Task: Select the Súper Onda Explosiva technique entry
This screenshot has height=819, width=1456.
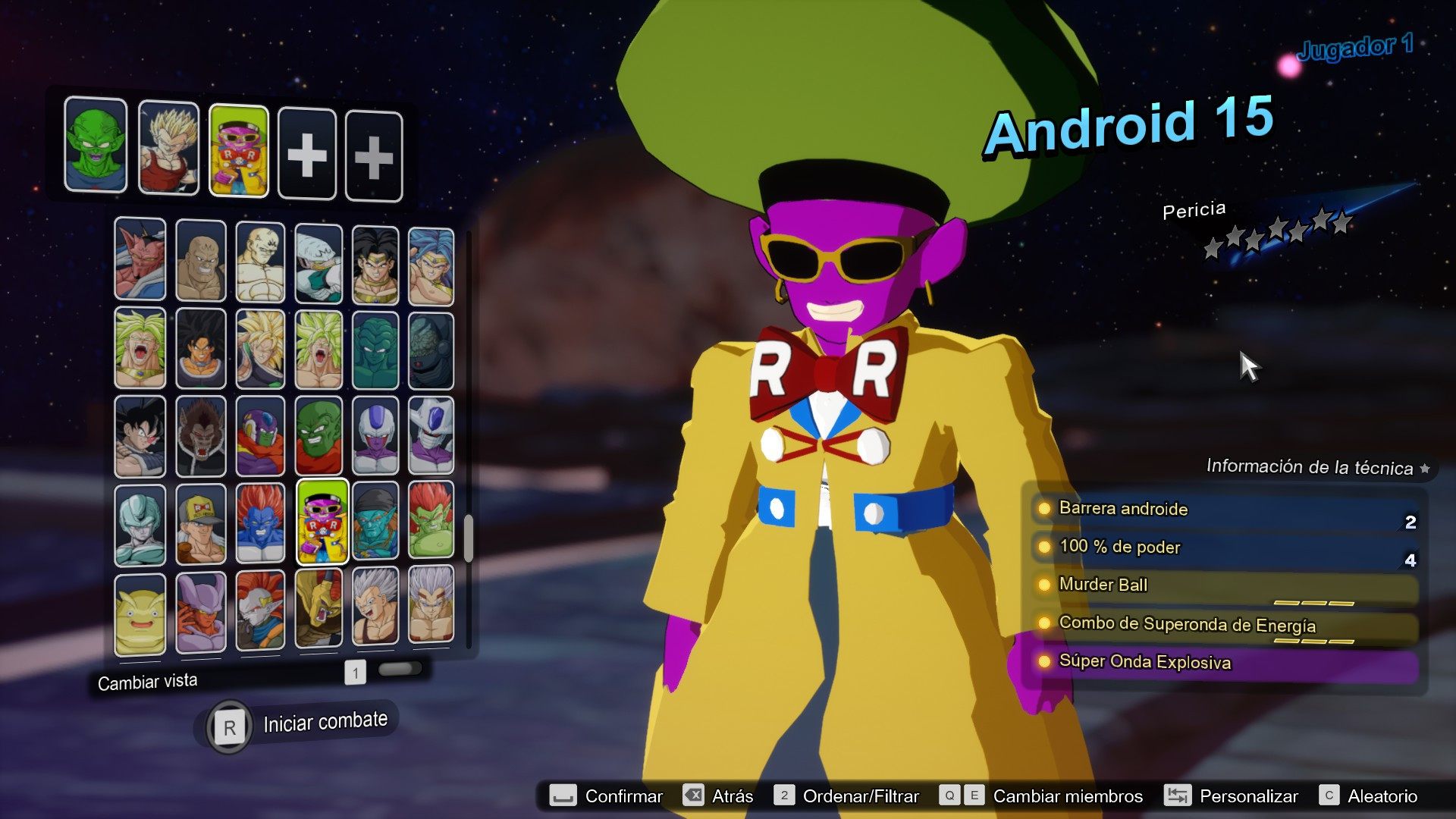Action: pos(1213,661)
